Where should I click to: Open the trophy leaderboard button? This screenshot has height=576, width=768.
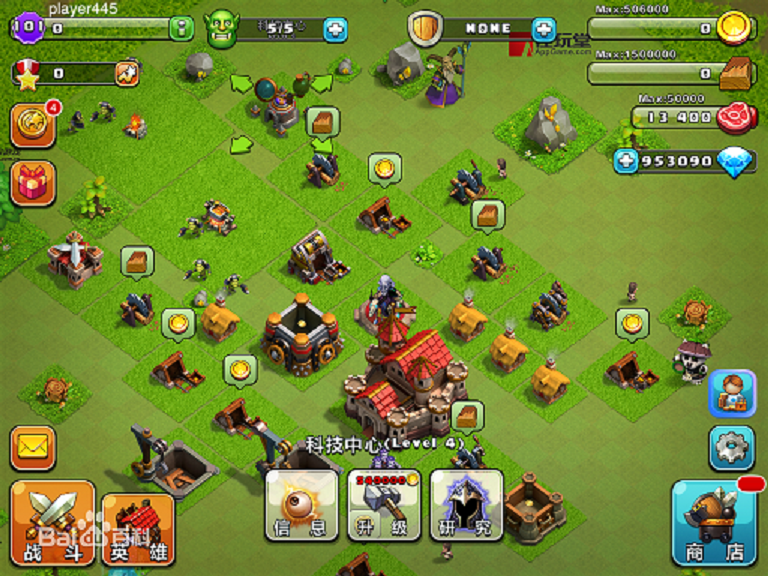181,28
